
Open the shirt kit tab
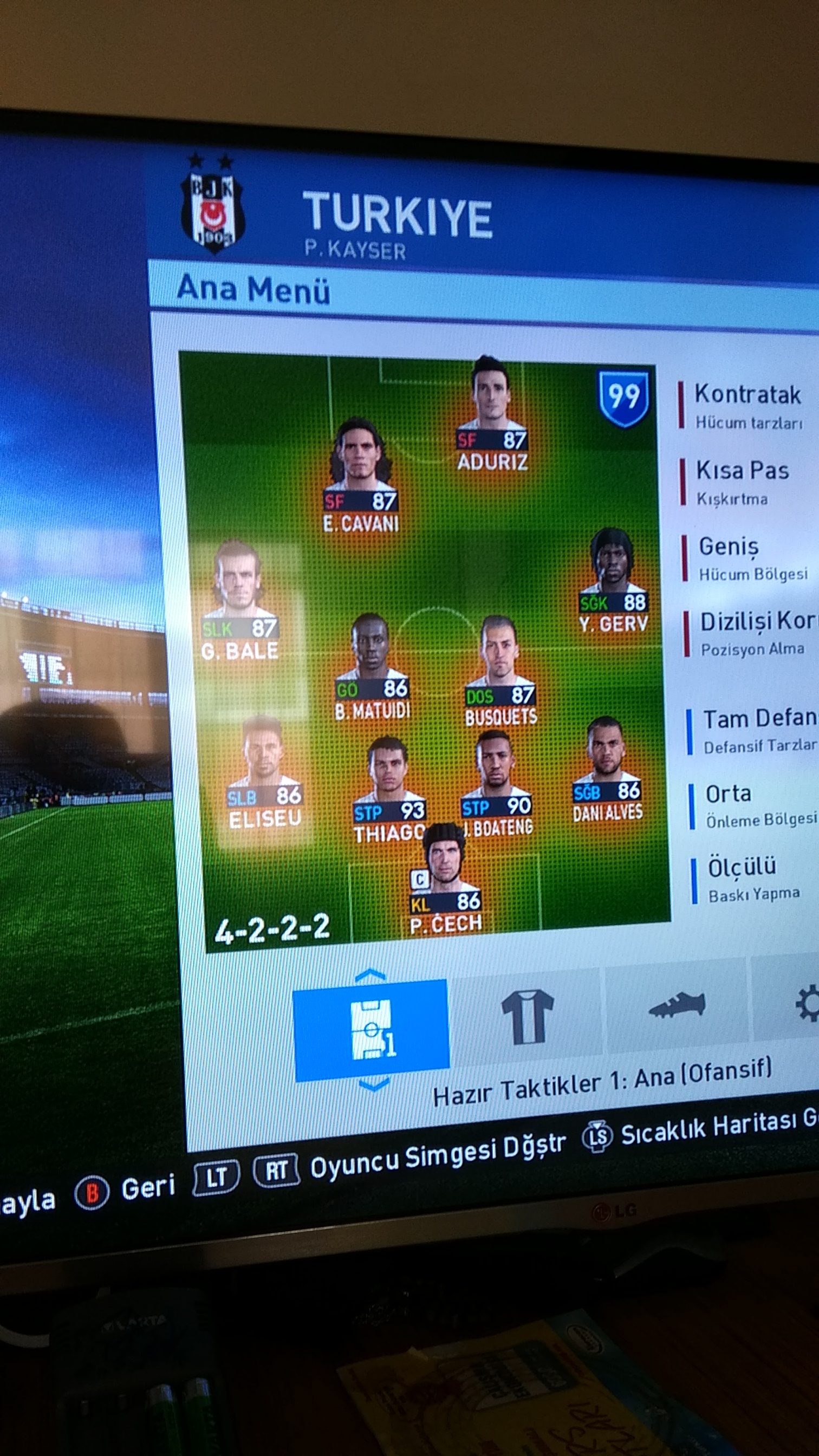[x=527, y=1016]
